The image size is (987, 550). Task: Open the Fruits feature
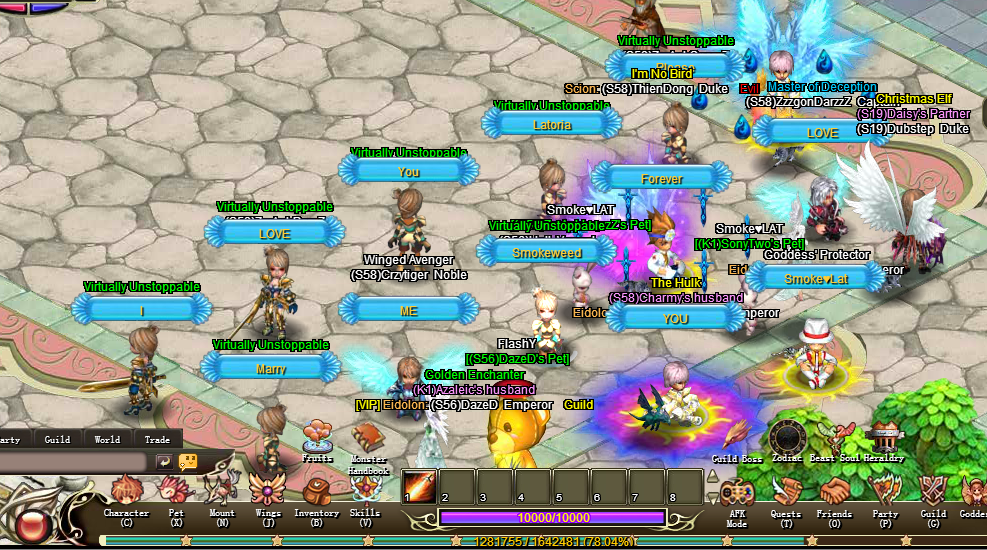[317, 437]
